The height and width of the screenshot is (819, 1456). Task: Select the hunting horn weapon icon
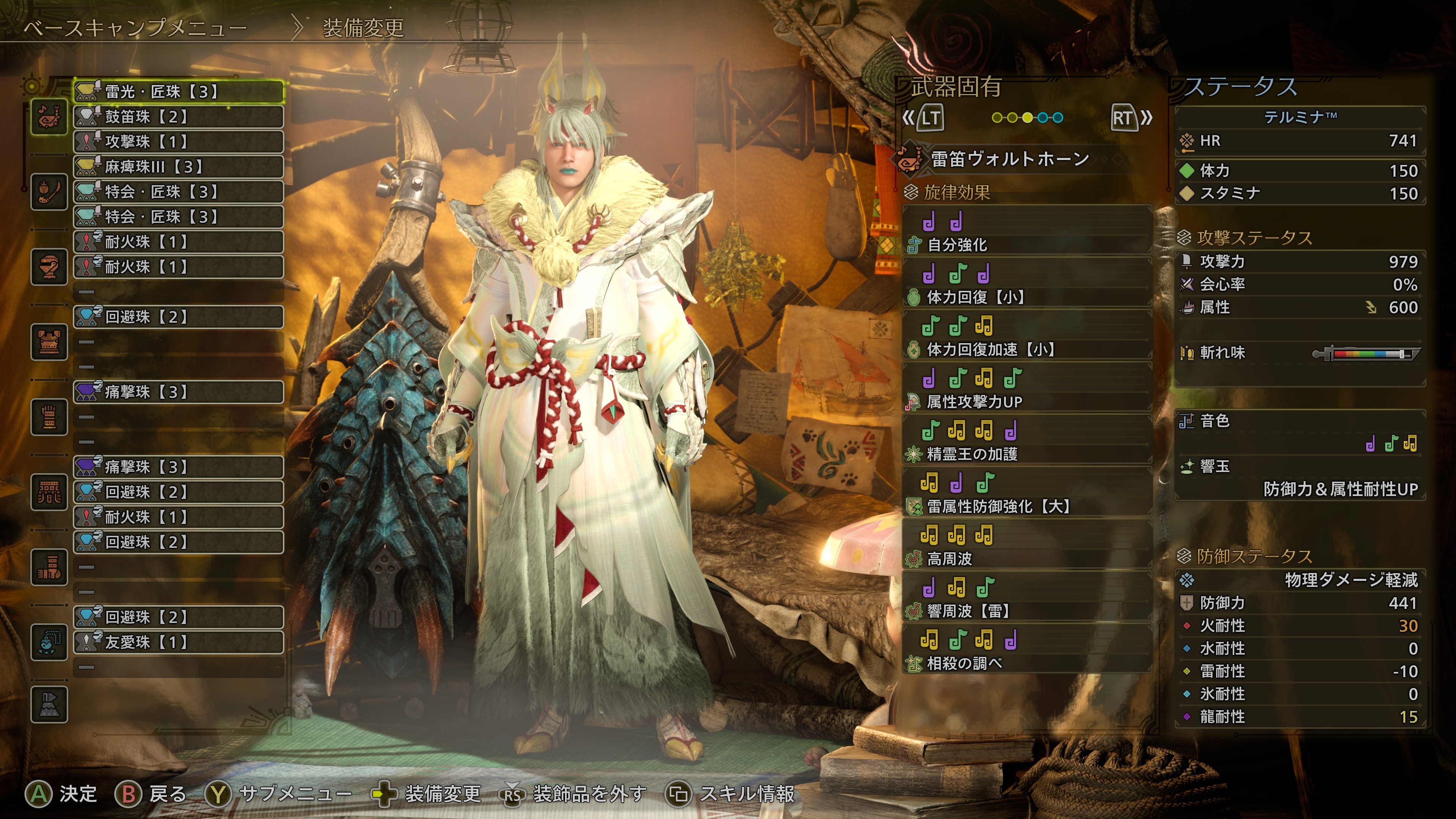tap(49, 116)
